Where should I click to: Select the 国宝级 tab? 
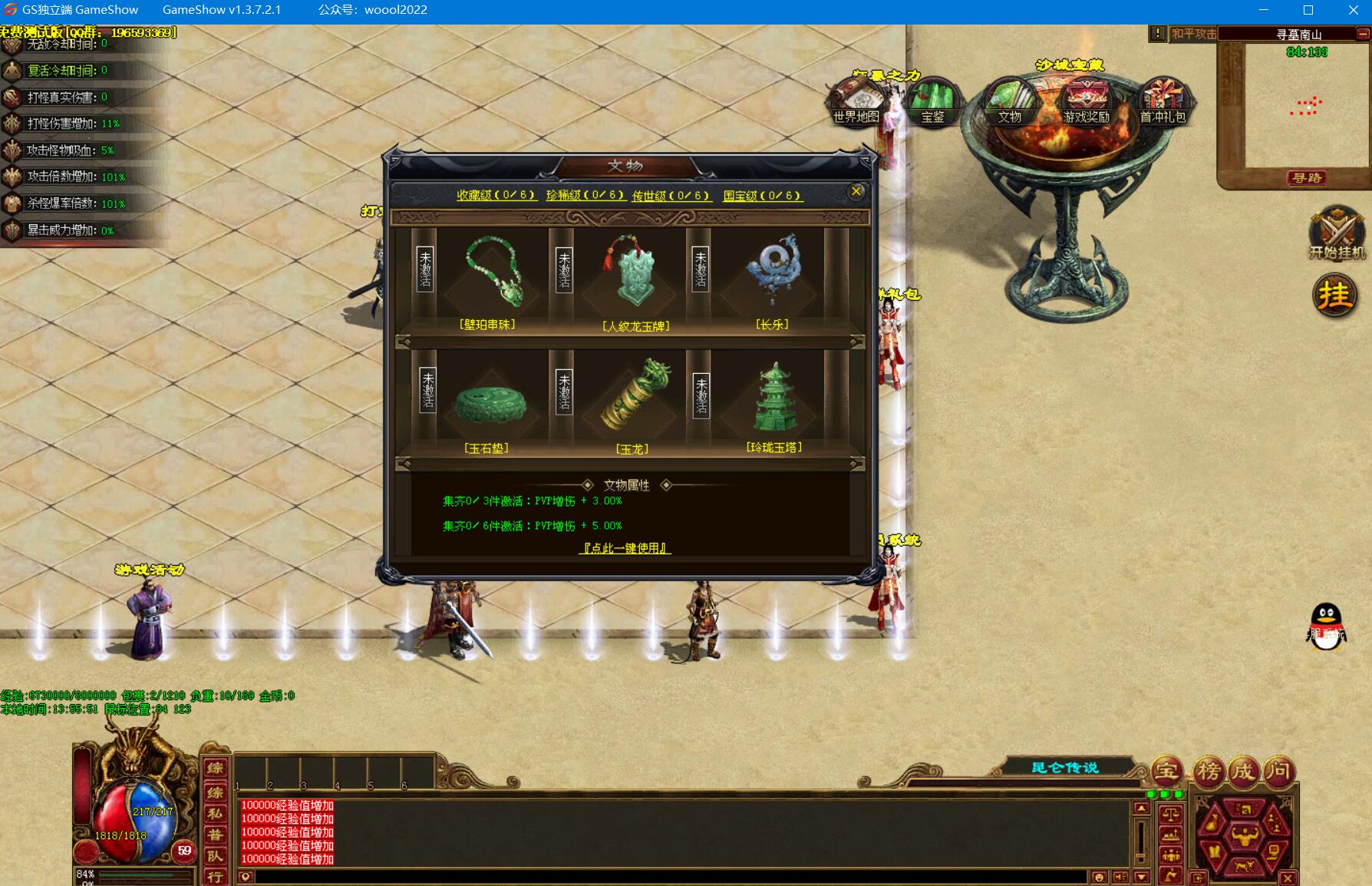click(762, 196)
